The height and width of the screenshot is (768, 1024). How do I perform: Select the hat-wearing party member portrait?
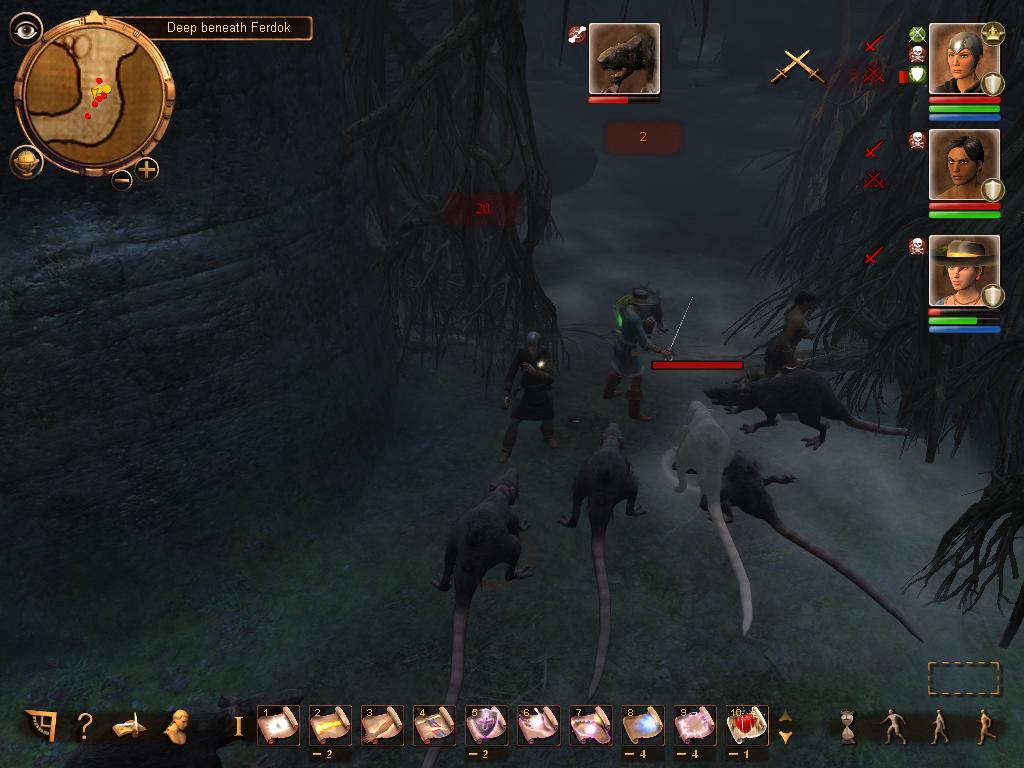(x=964, y=270)
